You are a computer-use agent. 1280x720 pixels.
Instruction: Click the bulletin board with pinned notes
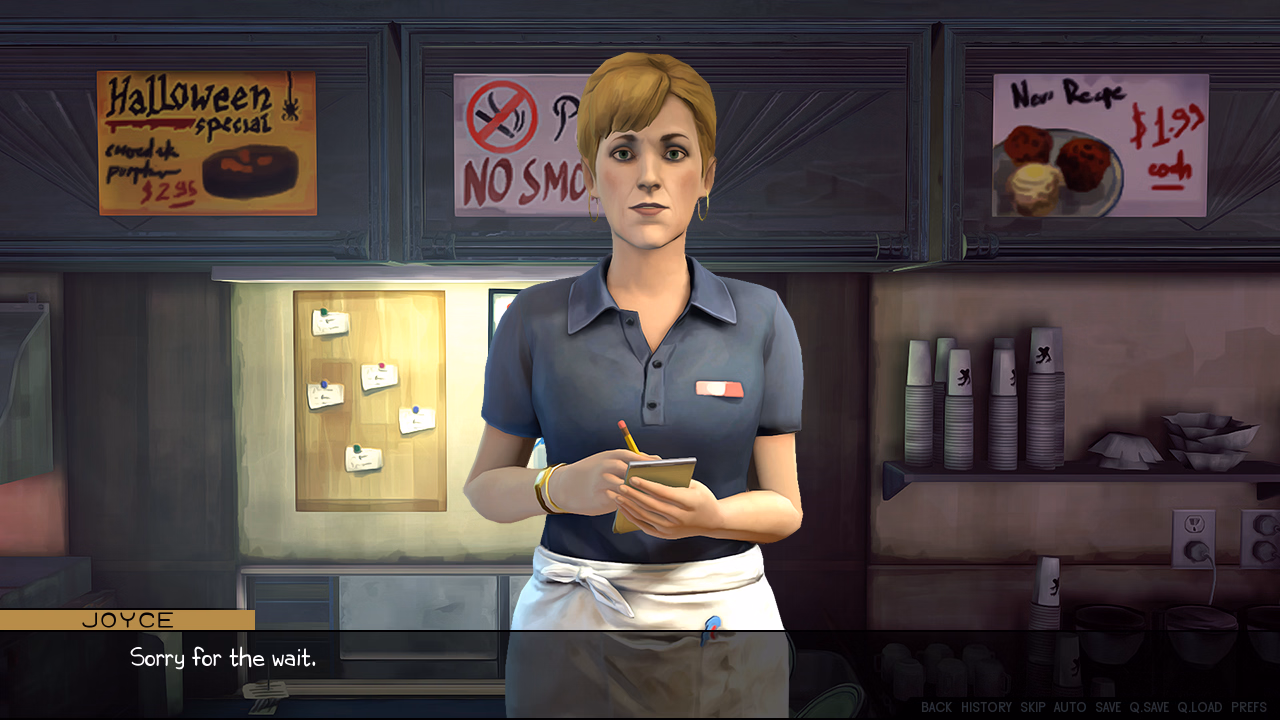coord(370,400)
